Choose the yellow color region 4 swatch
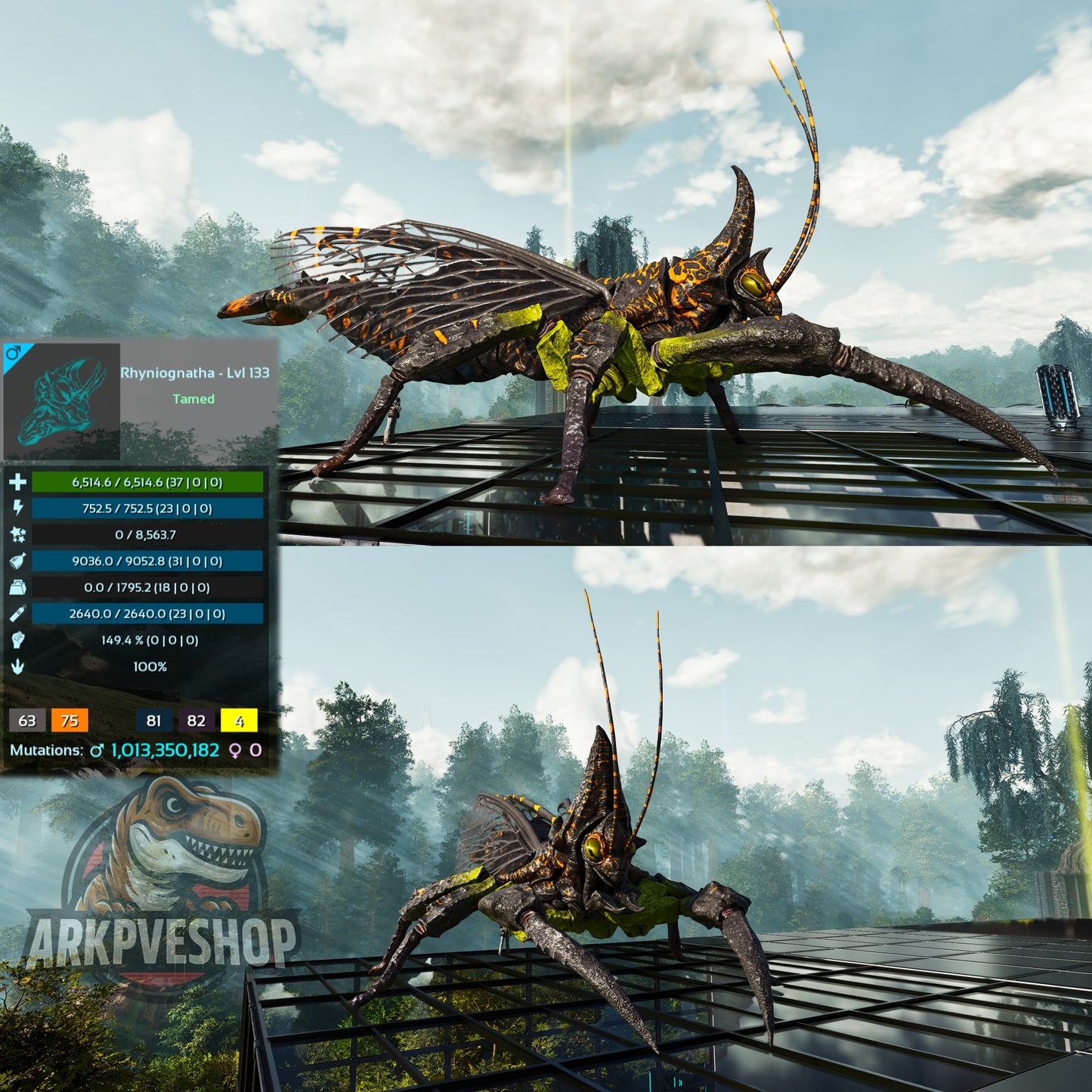 point(239,720)
